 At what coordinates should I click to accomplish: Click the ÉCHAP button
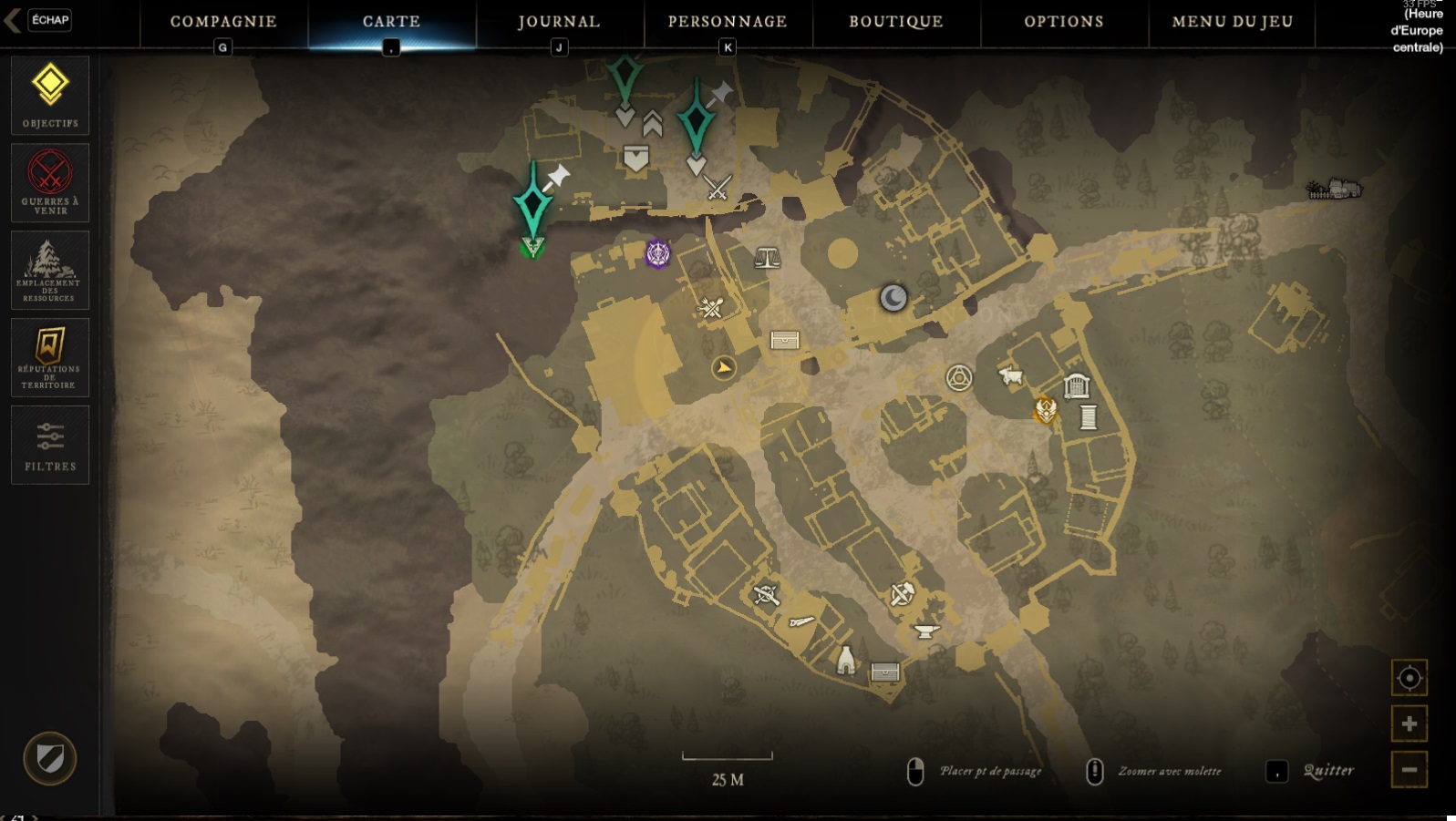tap(47, 20)
